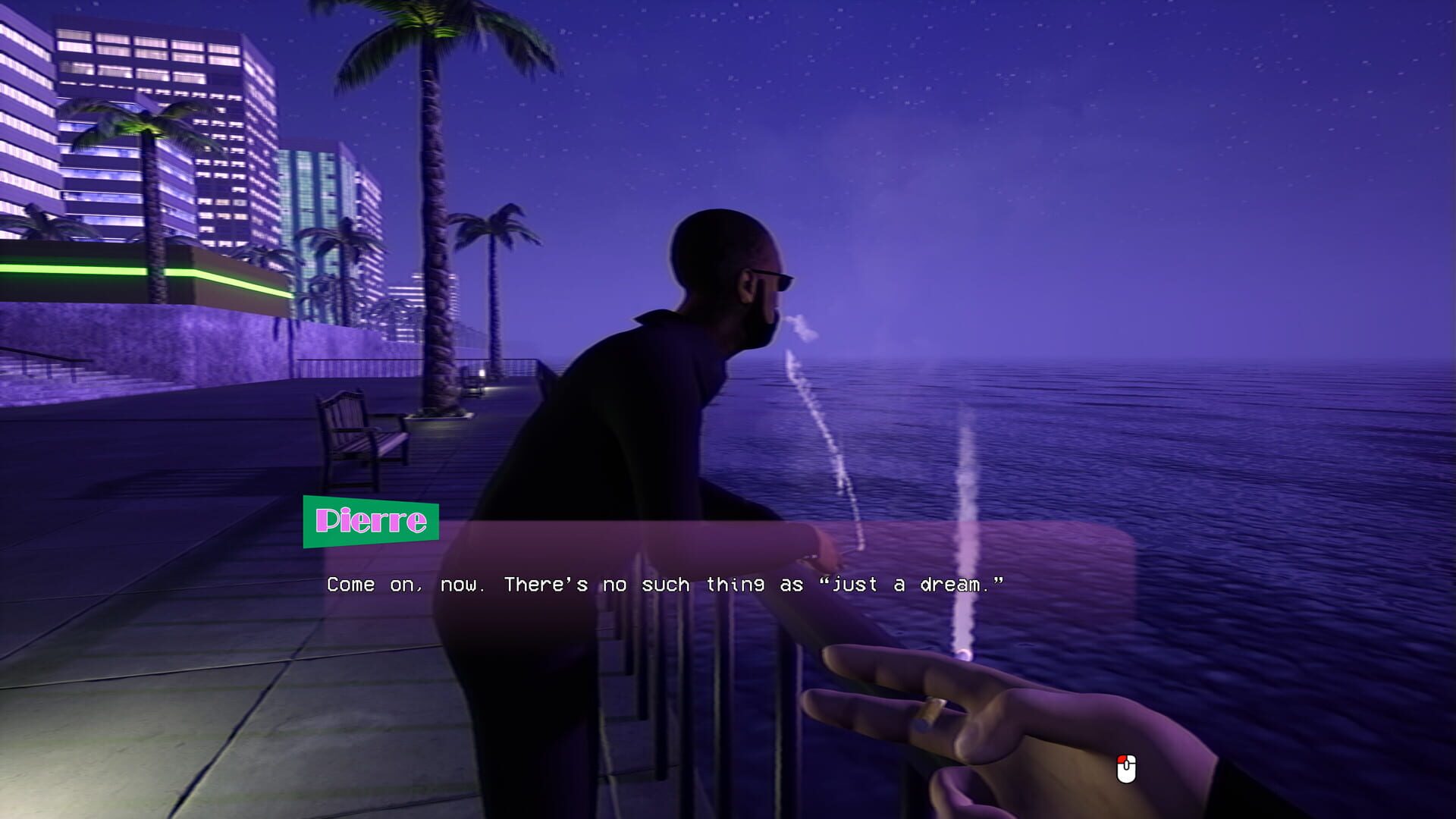
Task: Click the distant lamp post on the promenade
Action: pyautogui.click(x=482, y=373)
